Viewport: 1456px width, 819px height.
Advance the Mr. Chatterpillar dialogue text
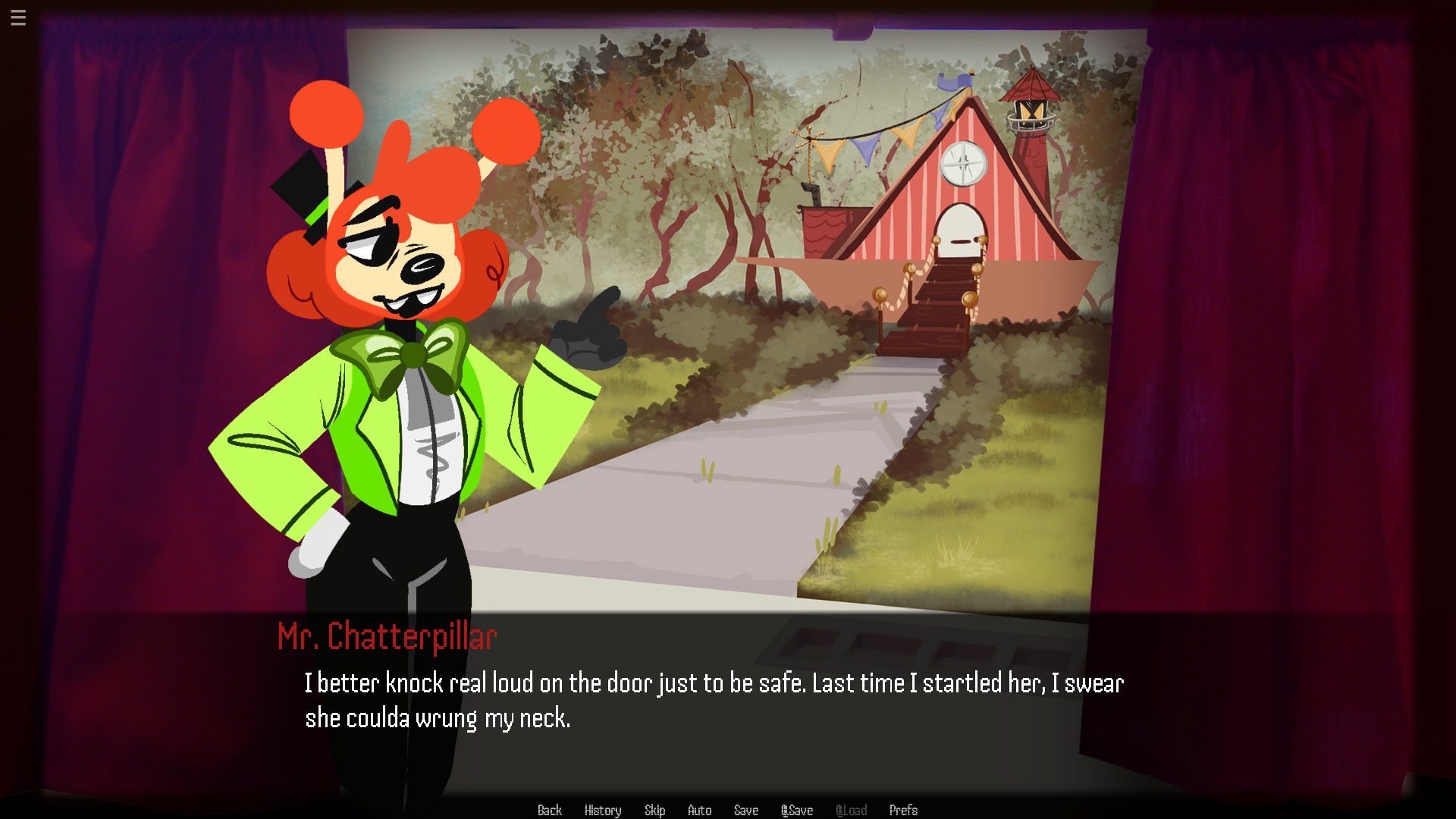tap(713, 700)
